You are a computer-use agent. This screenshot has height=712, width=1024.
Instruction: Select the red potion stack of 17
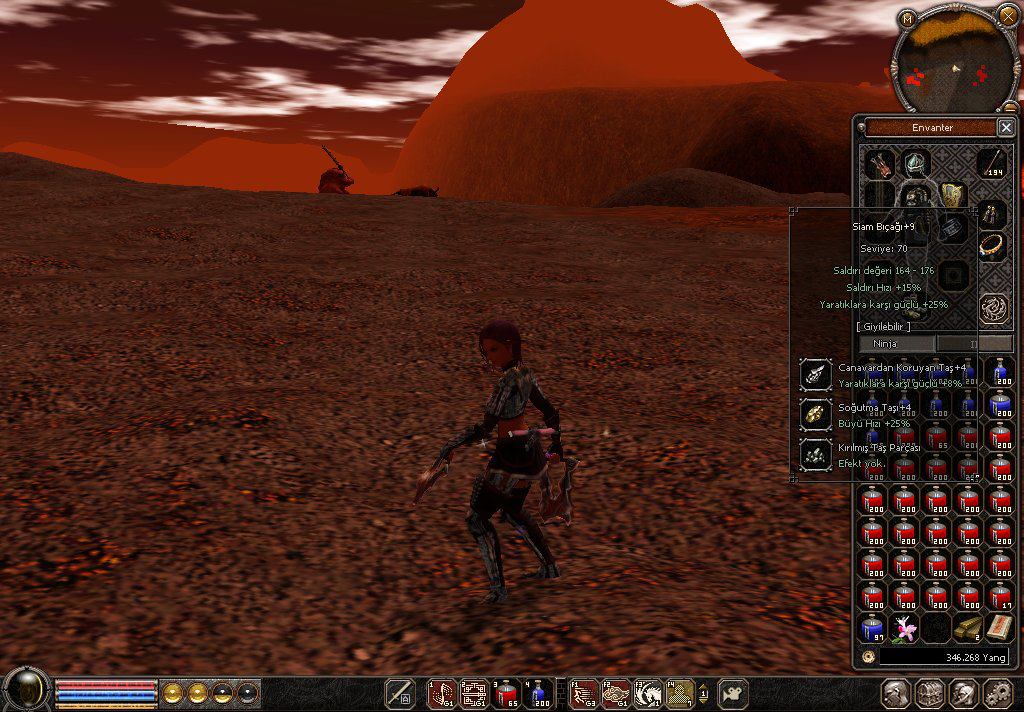(999, 596)
